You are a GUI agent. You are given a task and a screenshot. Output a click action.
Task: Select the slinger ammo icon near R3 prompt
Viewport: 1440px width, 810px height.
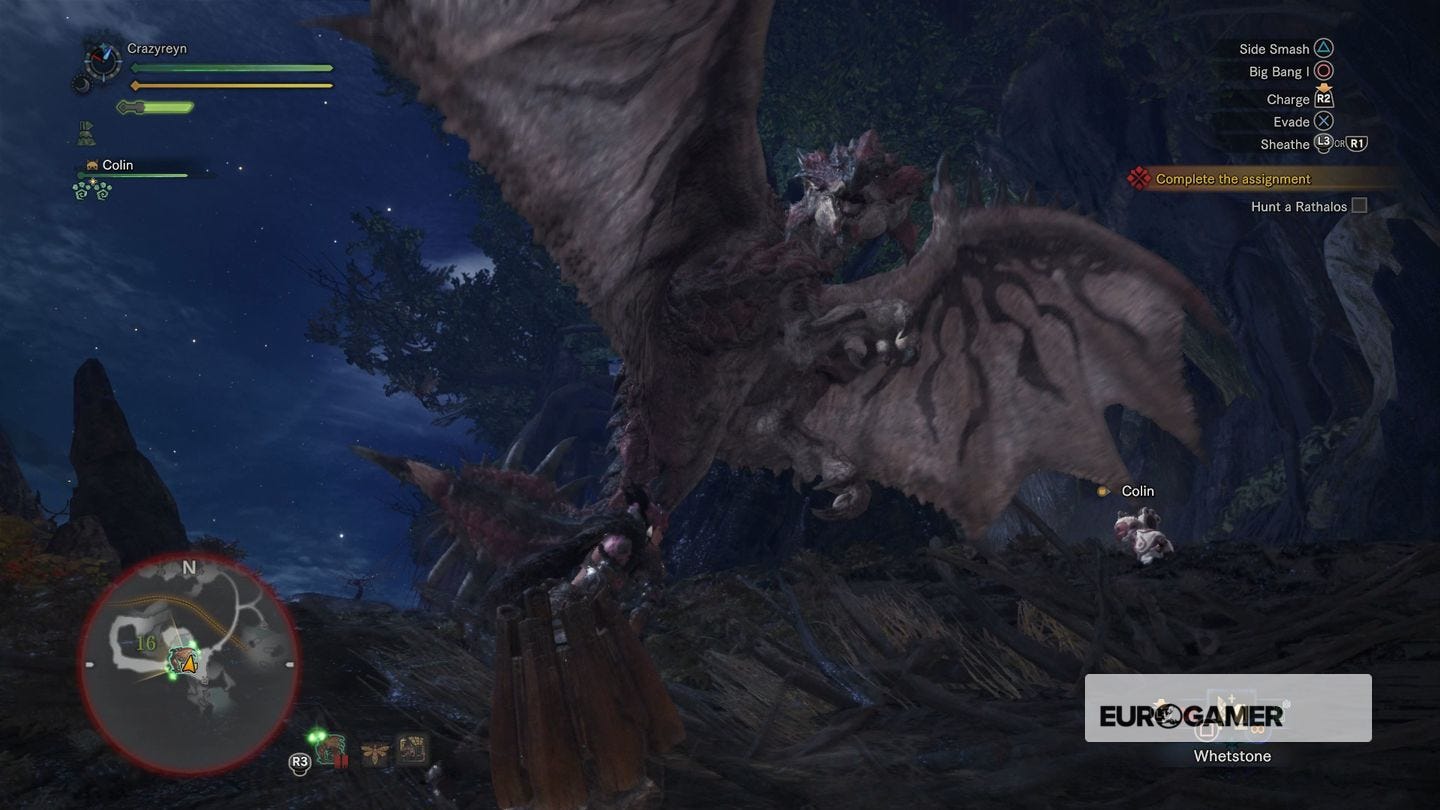point(330,750)
